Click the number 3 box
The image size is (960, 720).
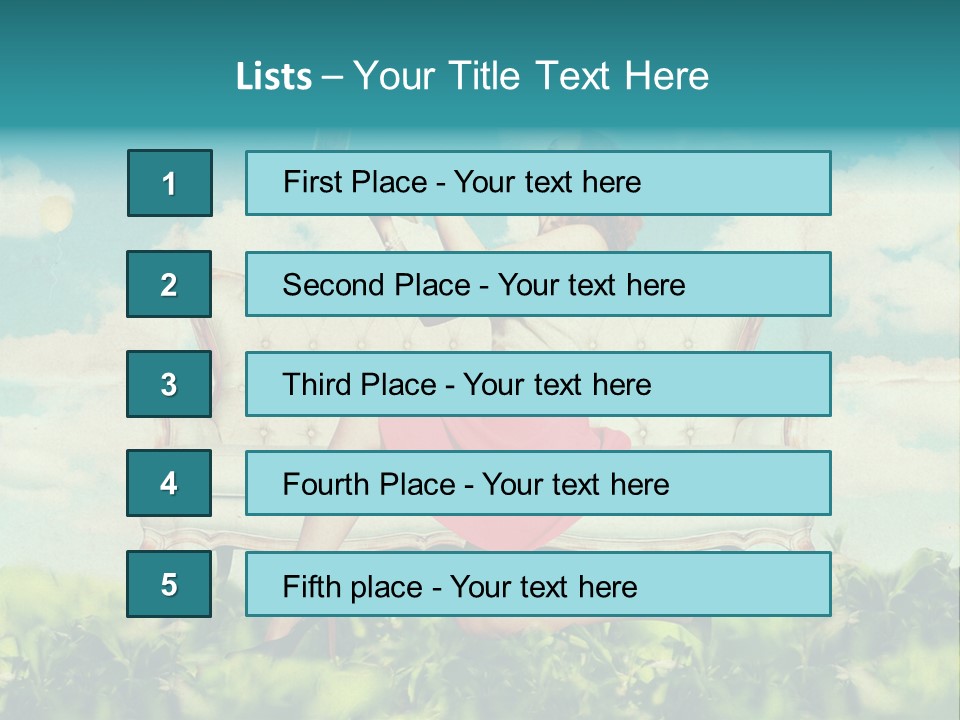[169, 384]
